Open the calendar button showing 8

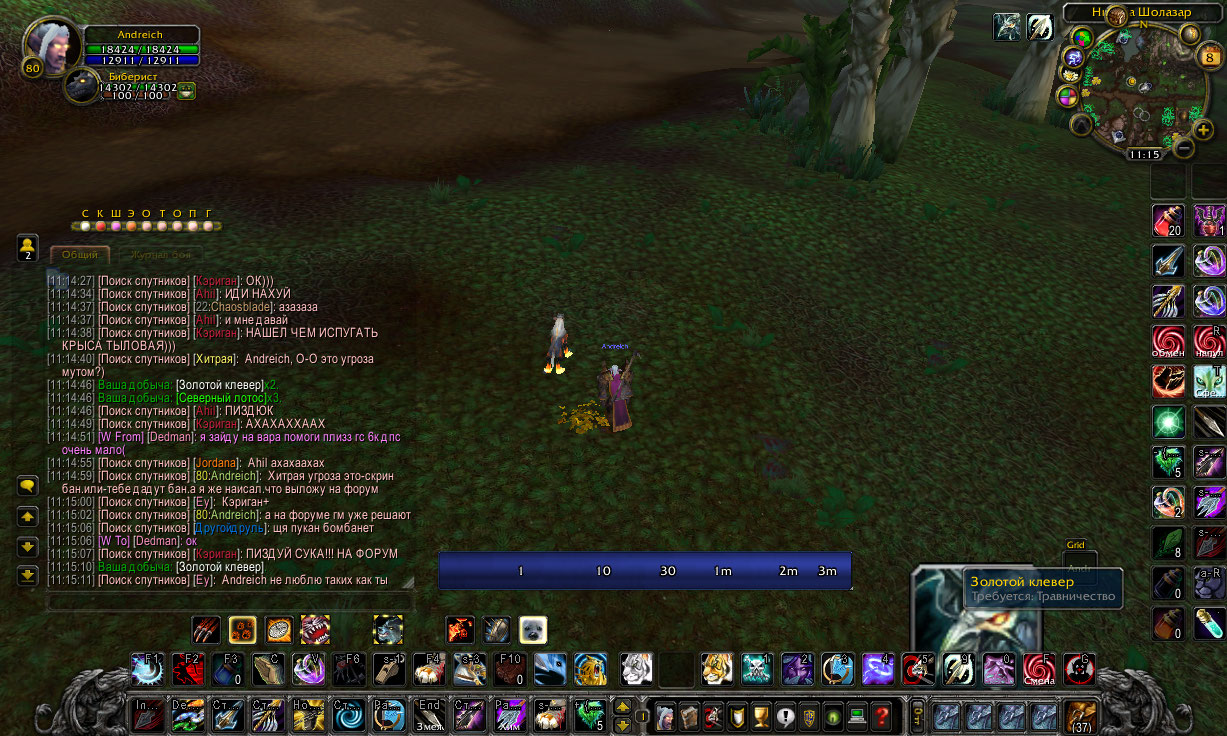pyautogui.click(x=1208, y=57)
